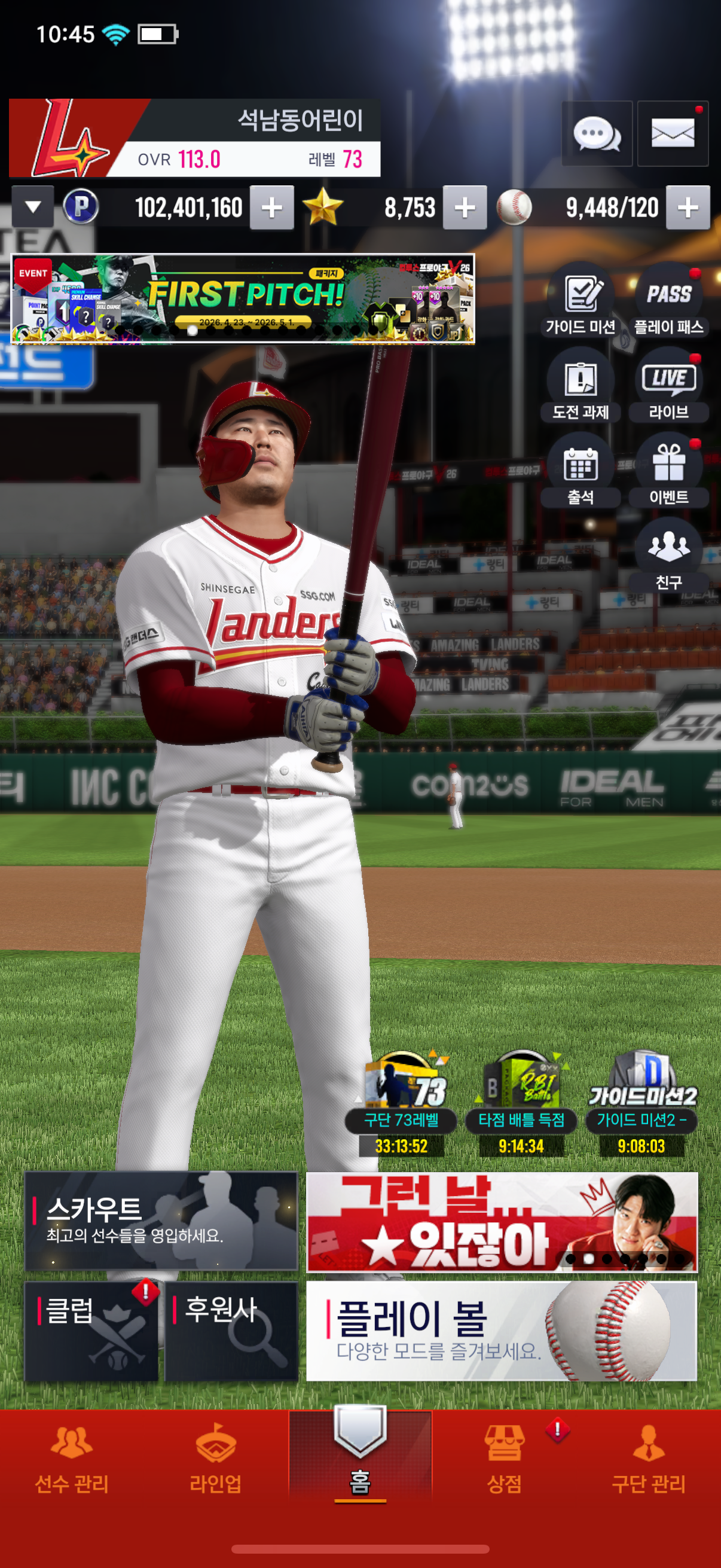This screenshot has height=1568, width=721.
Task: Add stars with the plus button
Action: click(x=465, y=208)
